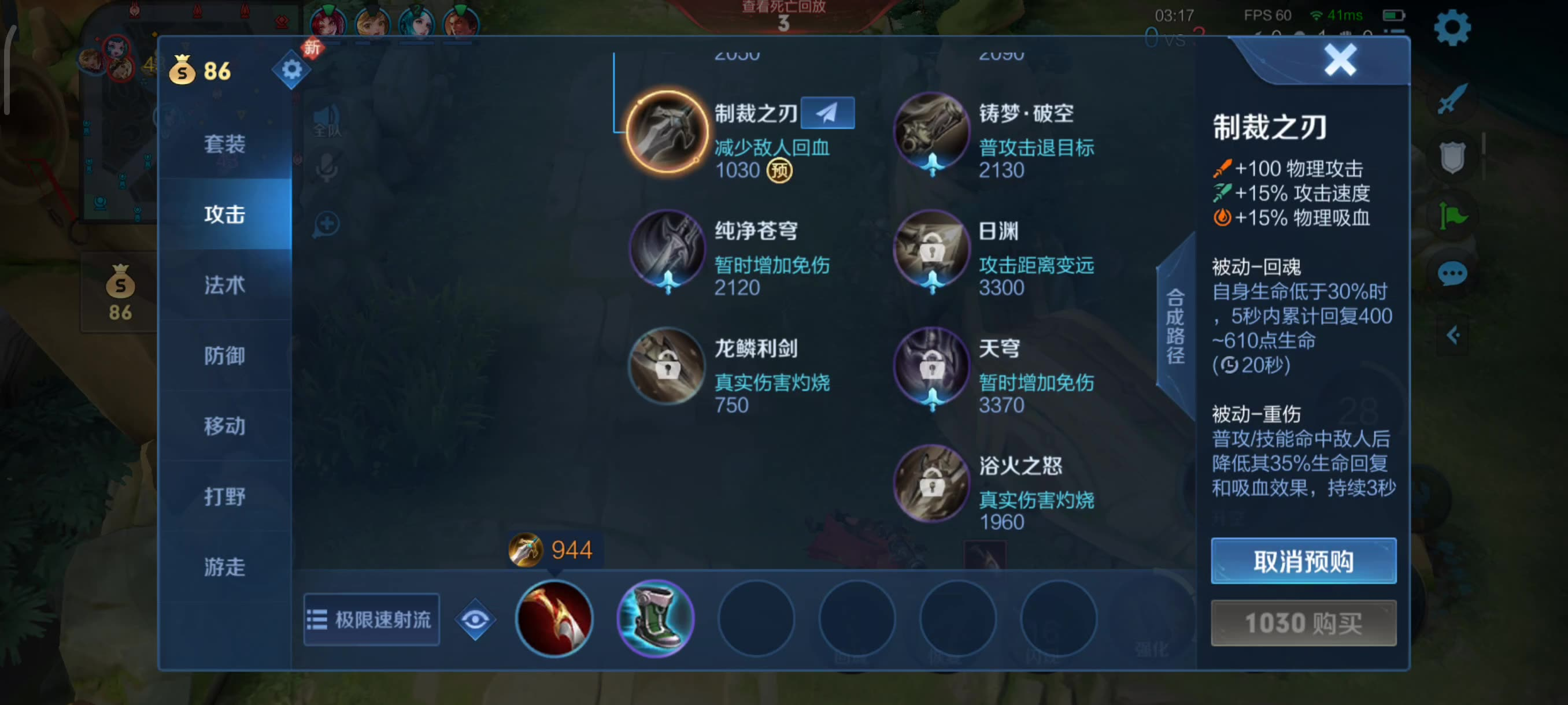This screenshot has width=1568, height=705.
Task: Select the 制裁之刃 item icon
Action: pyautogui.click(x=666, y=130)
